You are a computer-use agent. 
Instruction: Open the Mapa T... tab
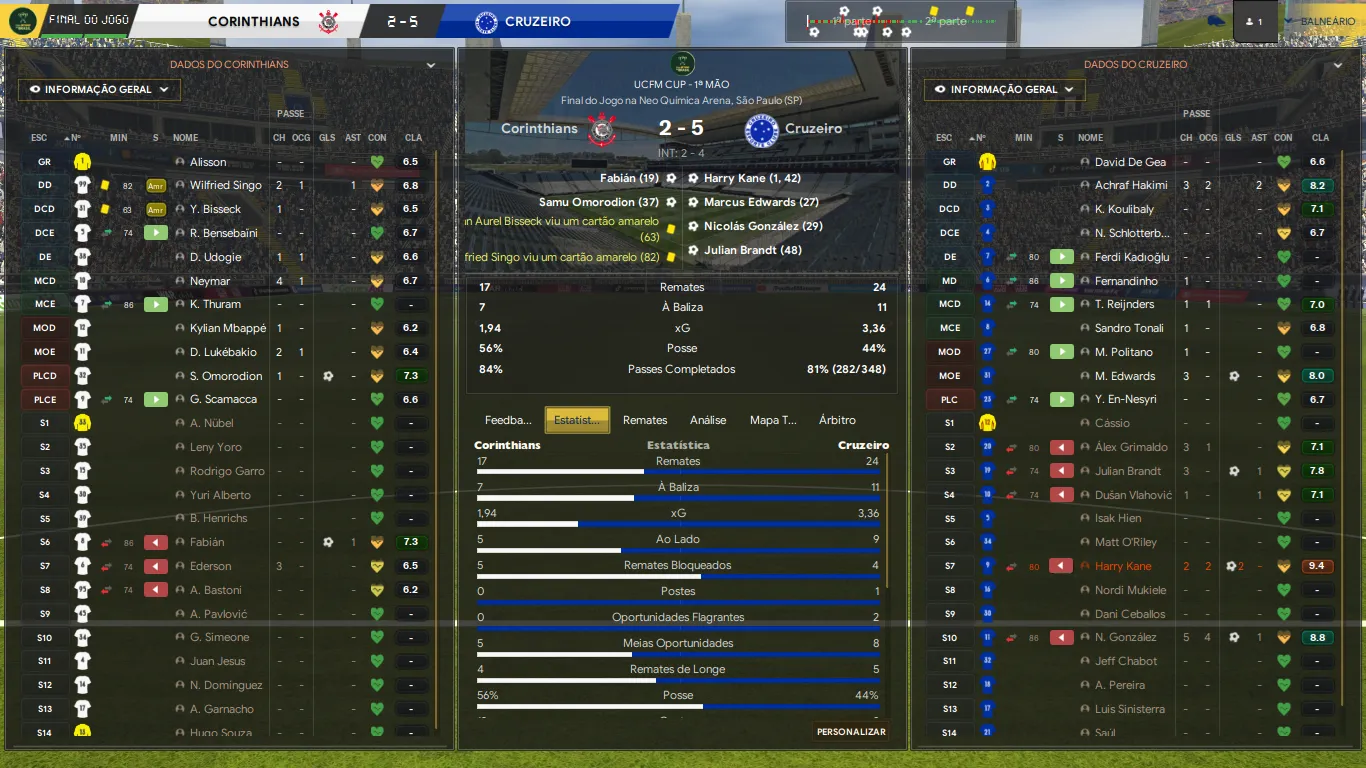point(773,420)
